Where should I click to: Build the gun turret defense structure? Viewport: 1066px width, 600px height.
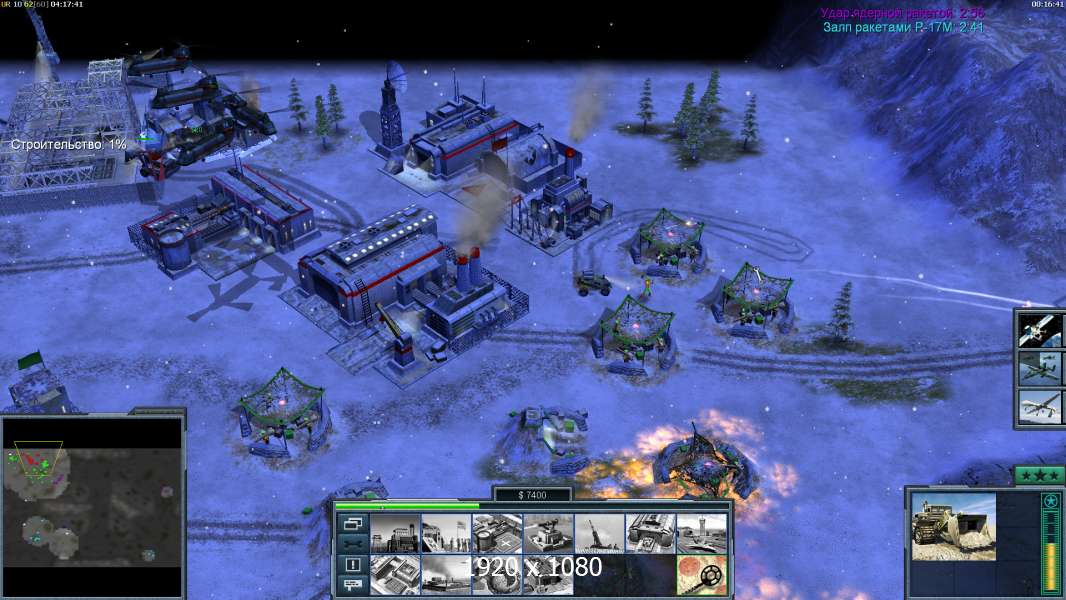pos(548,533)
